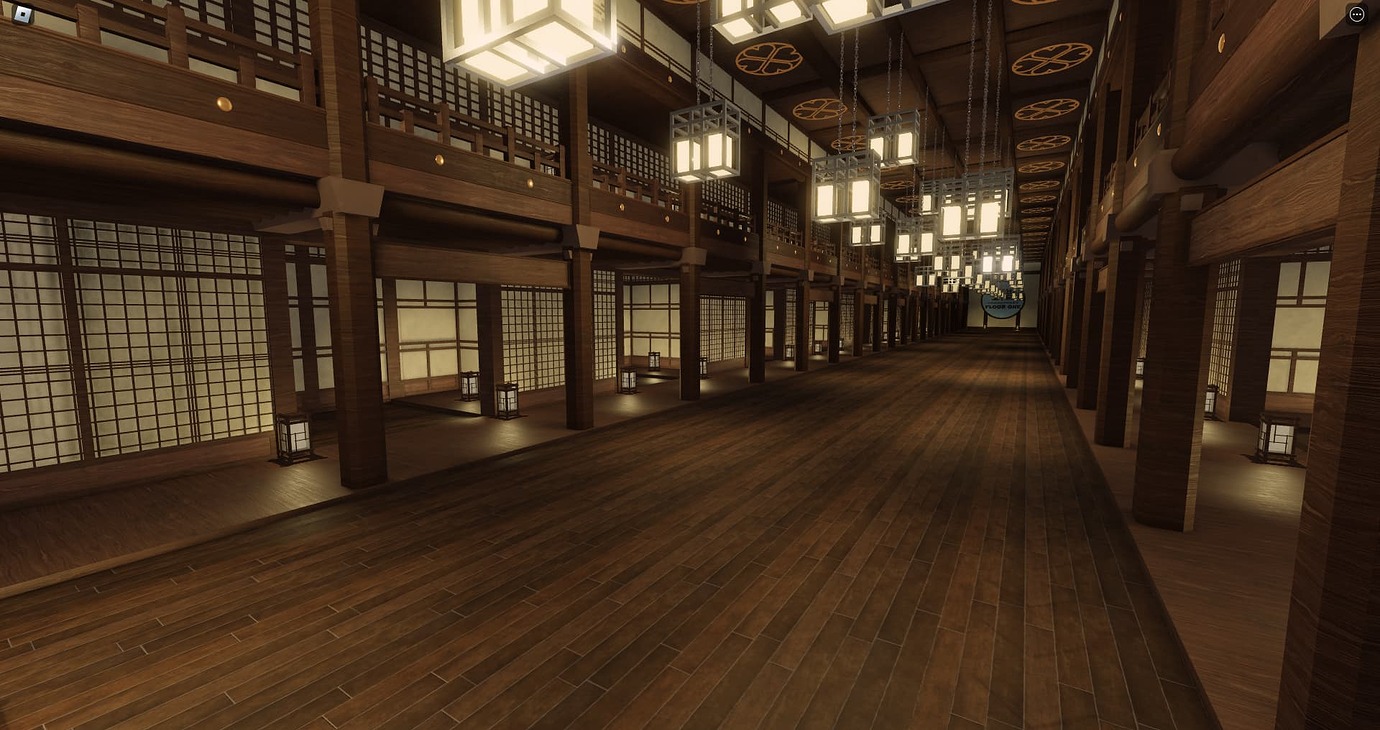The image size is (1380, 730).
Task: Open the three-dot overflow menu
Action: tap(1357, 14)
